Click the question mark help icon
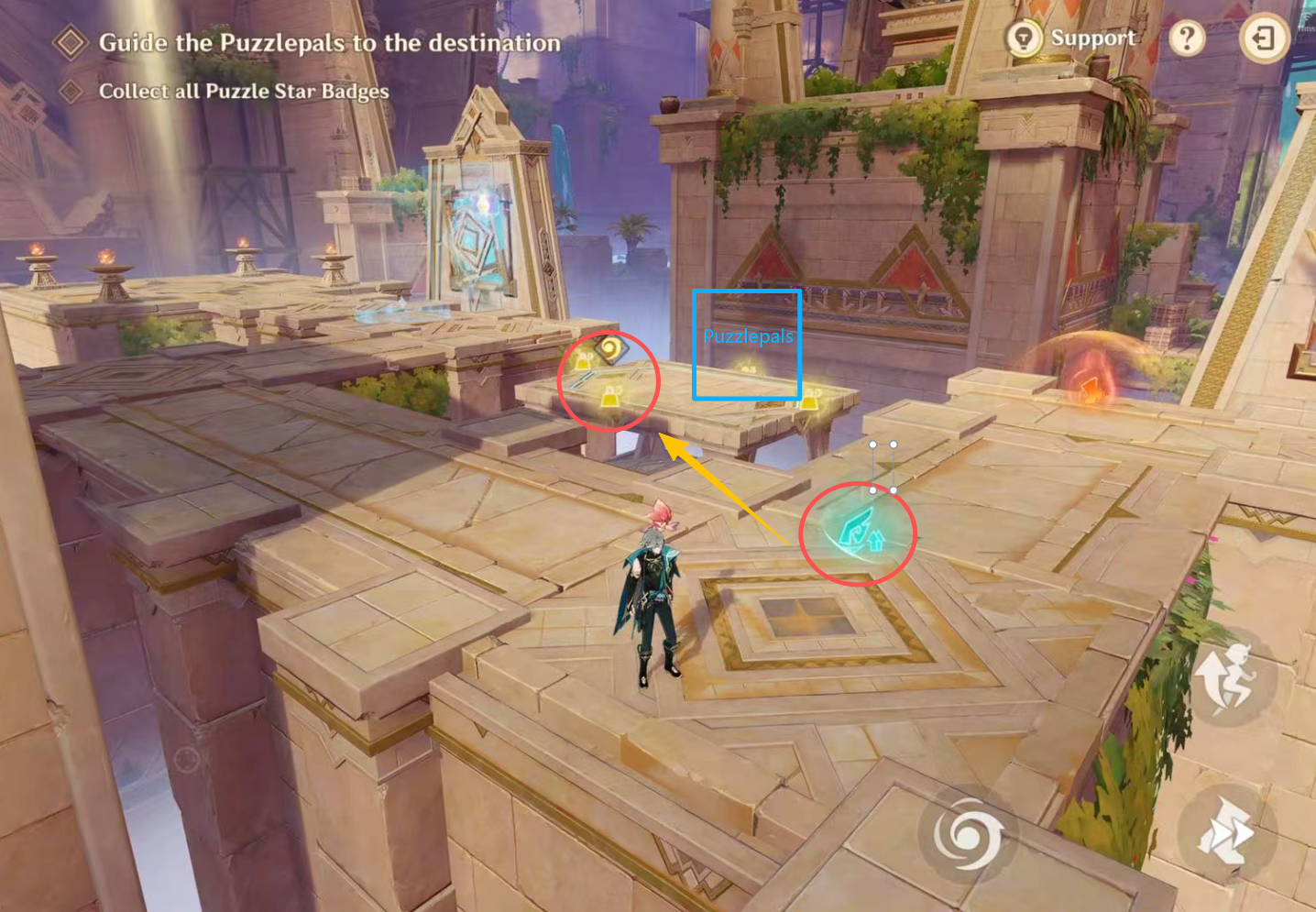Screen dimensions: 1316x912 1187,38
